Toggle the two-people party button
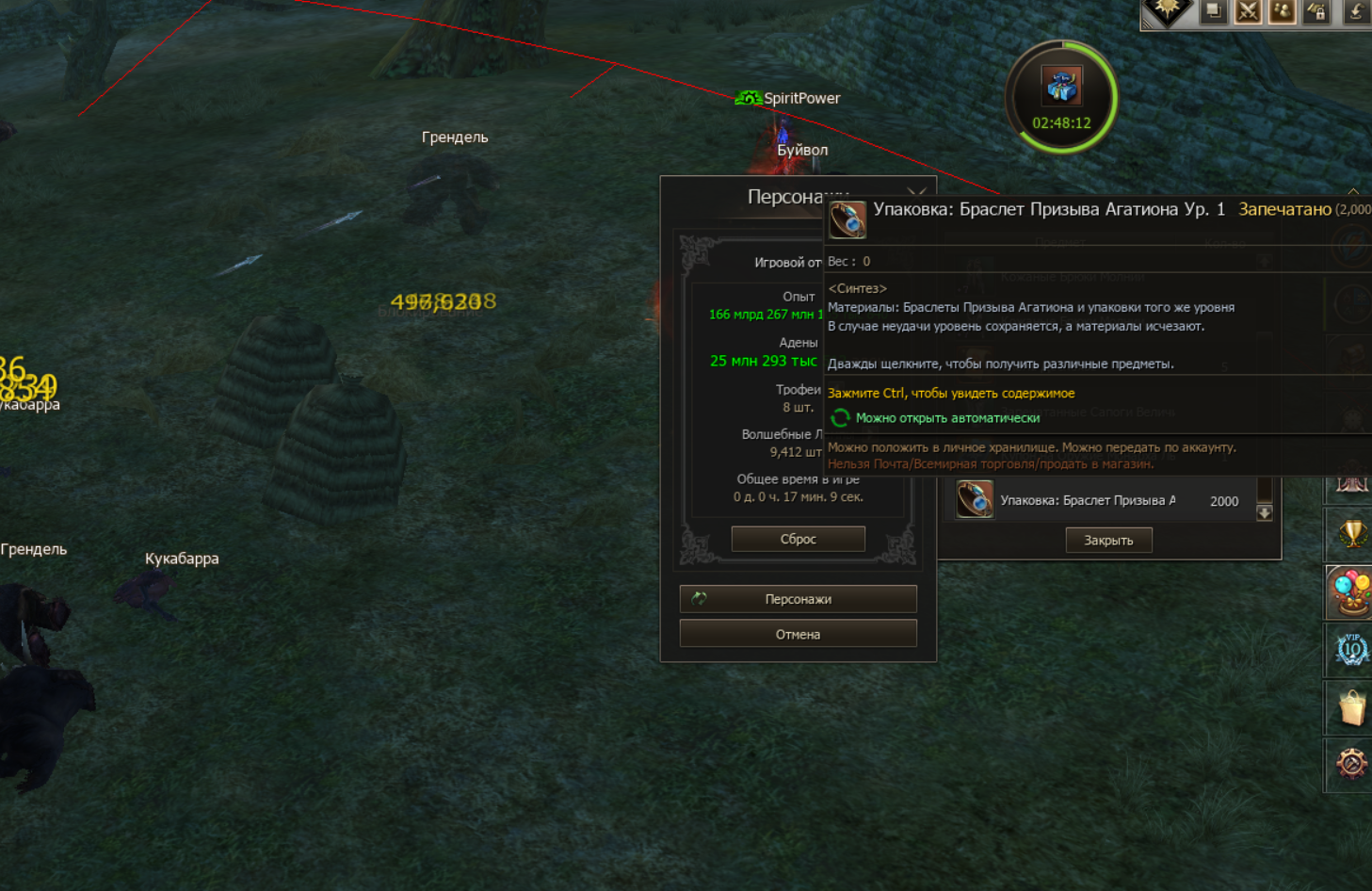 click(x=1282, y=11)
